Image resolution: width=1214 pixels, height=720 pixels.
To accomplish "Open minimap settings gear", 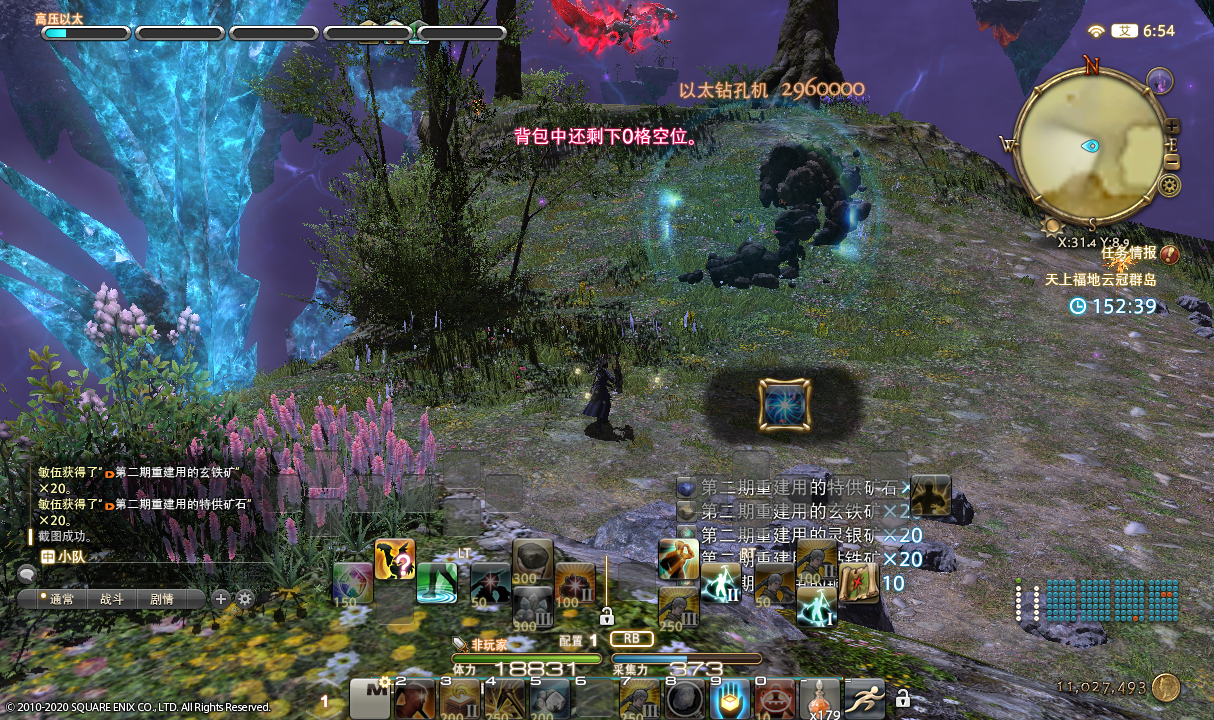I will (x=1169, y=185).
